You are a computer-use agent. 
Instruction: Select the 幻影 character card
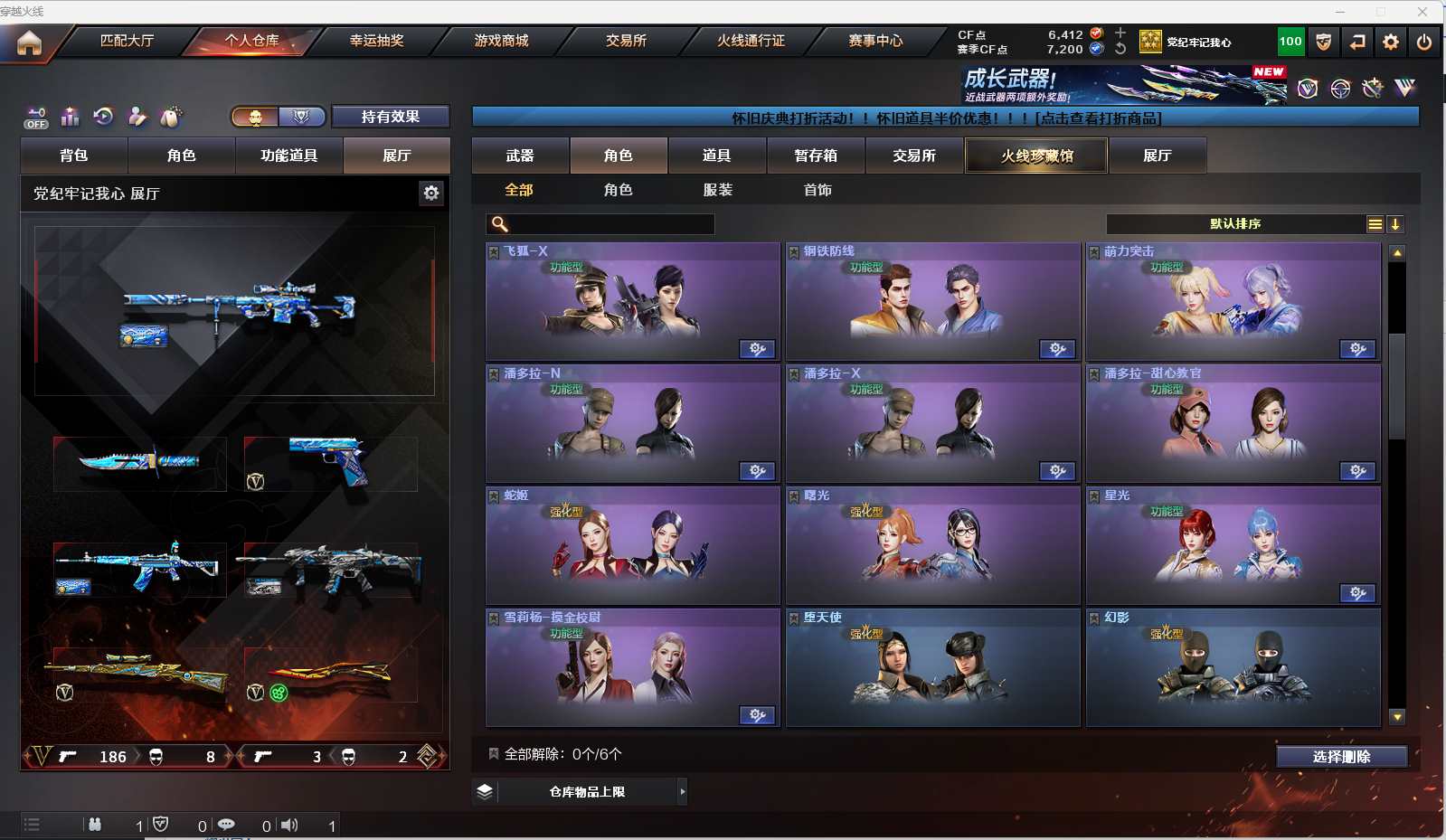coord(1233,668)
